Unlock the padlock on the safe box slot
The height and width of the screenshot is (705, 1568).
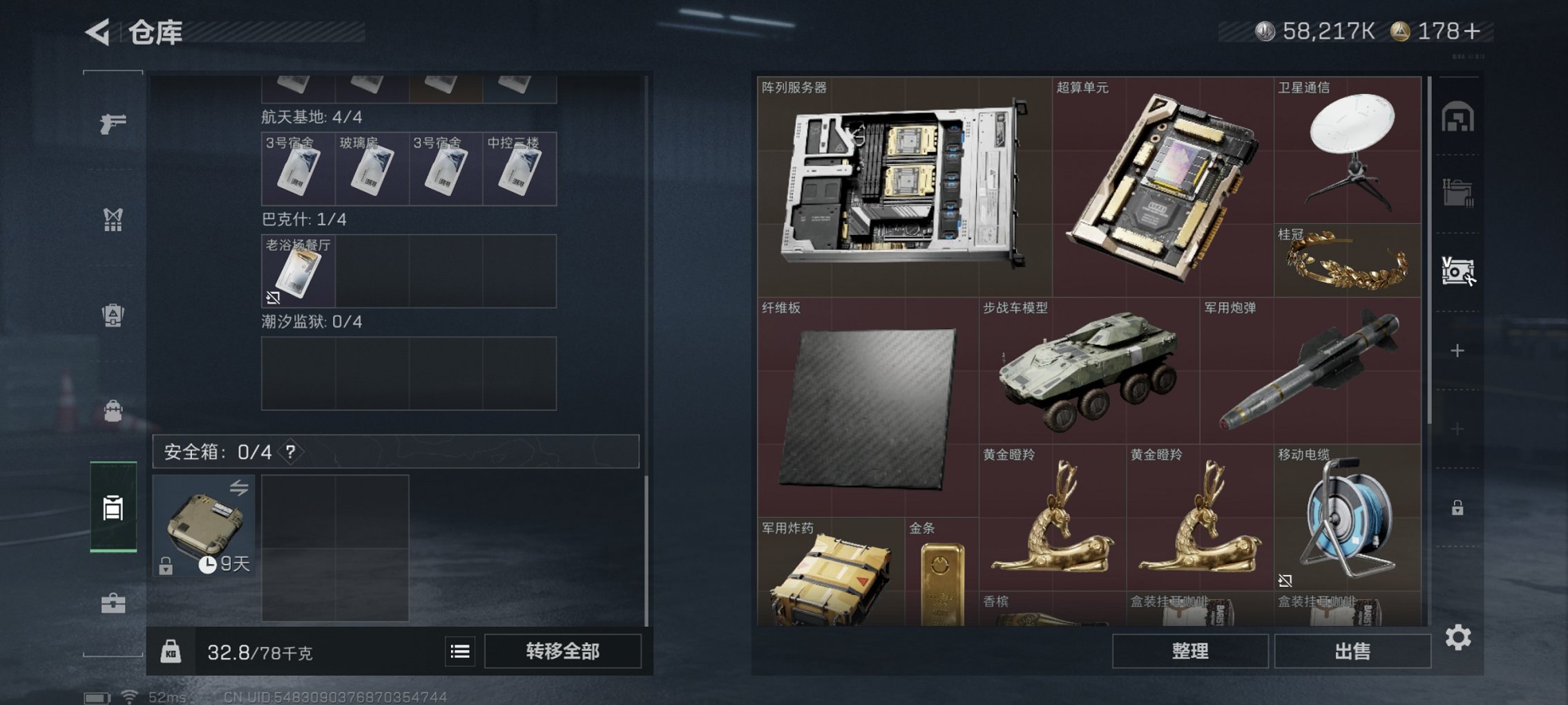(x=166, y=567)
